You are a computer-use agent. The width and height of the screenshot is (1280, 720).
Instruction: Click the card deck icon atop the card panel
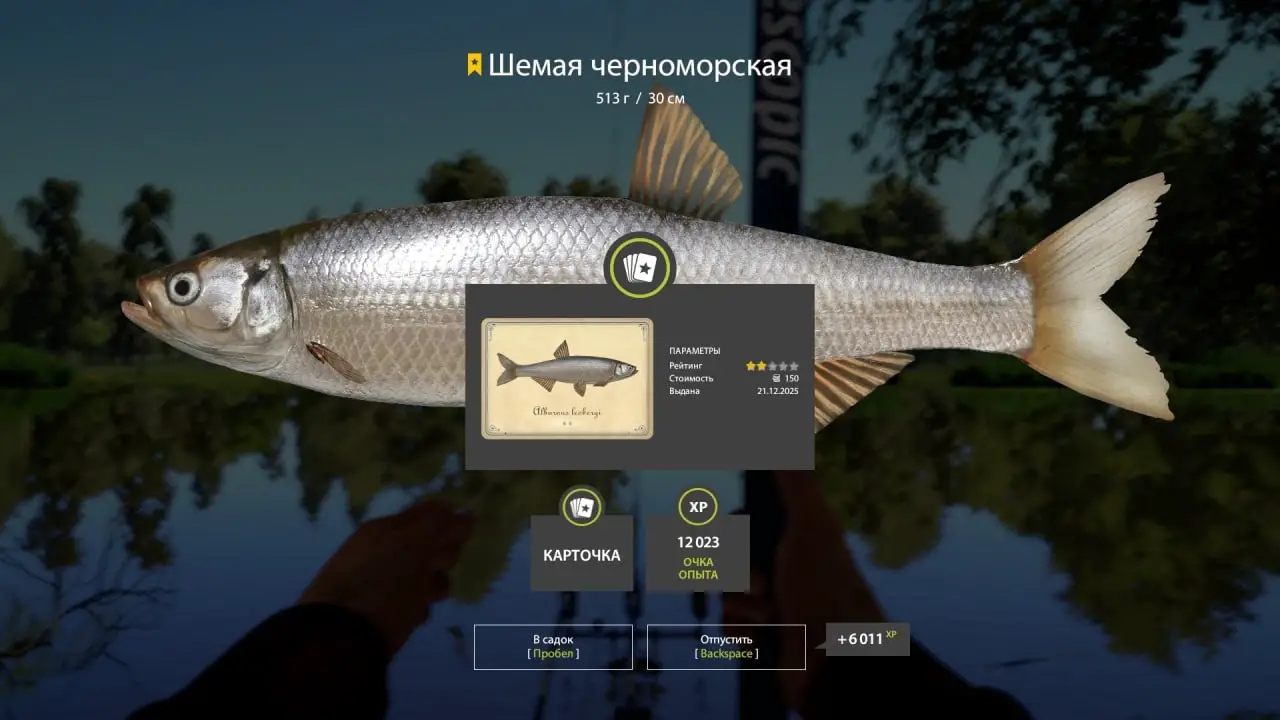(x=640, y=265)
